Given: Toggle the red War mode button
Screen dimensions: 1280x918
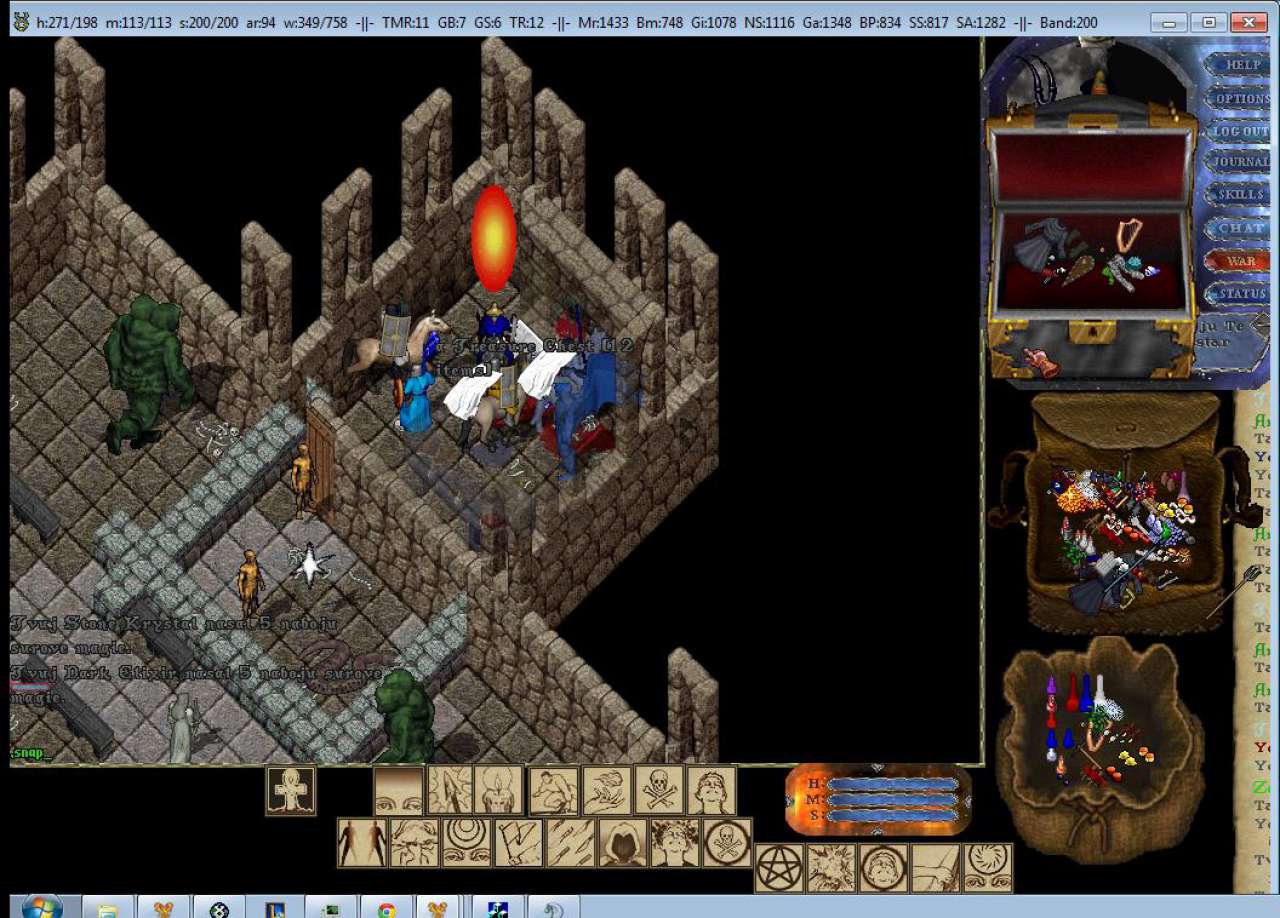Looking at the screenshot, I should coord(1242,261).
